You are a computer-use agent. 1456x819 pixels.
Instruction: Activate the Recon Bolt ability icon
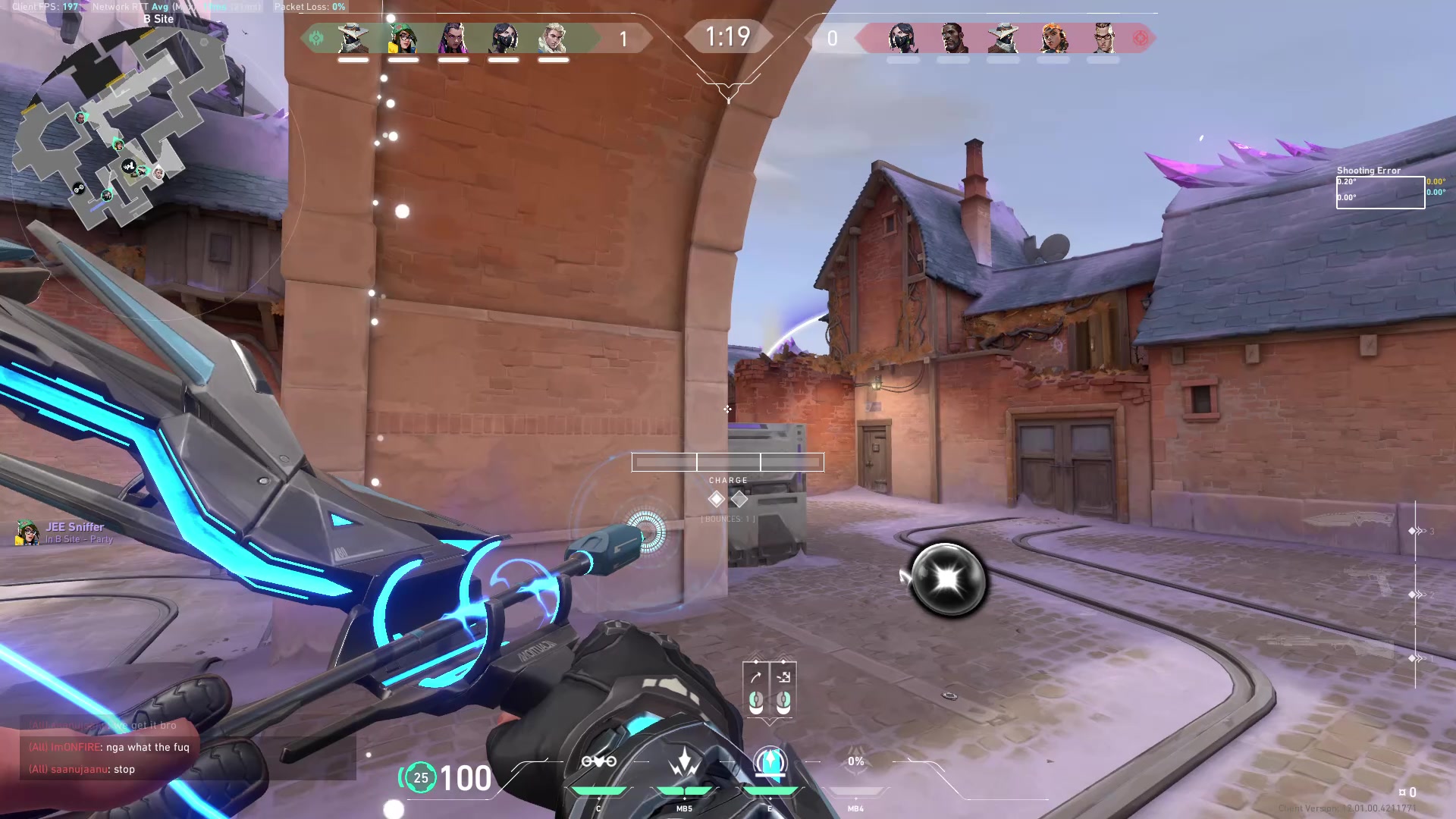coord(770,762)
